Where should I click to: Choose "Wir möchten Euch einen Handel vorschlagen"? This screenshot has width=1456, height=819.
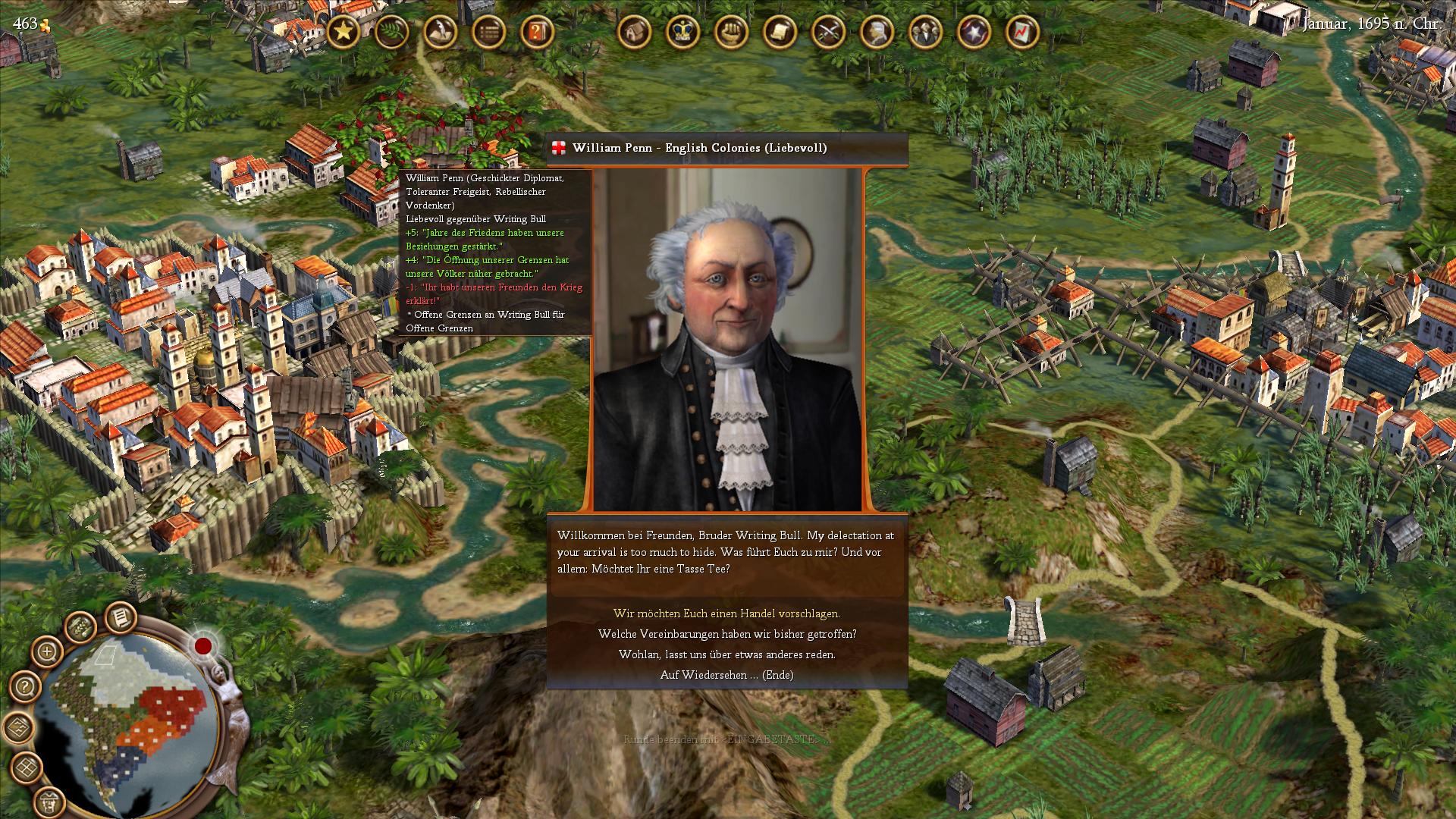tap(726, 613)
